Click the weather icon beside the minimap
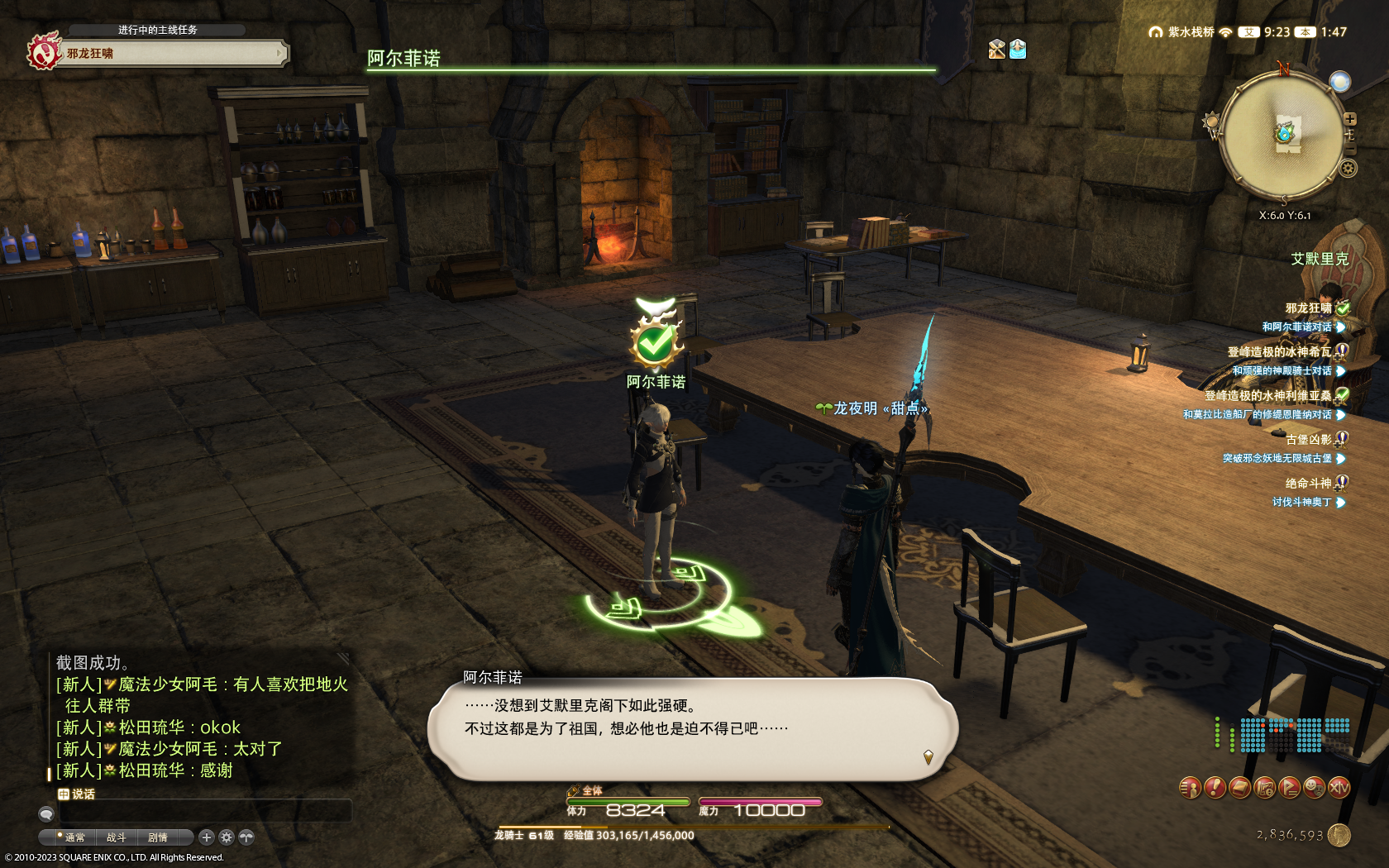The width and height of the screenshot is (1389, 868). point(1339,82)
